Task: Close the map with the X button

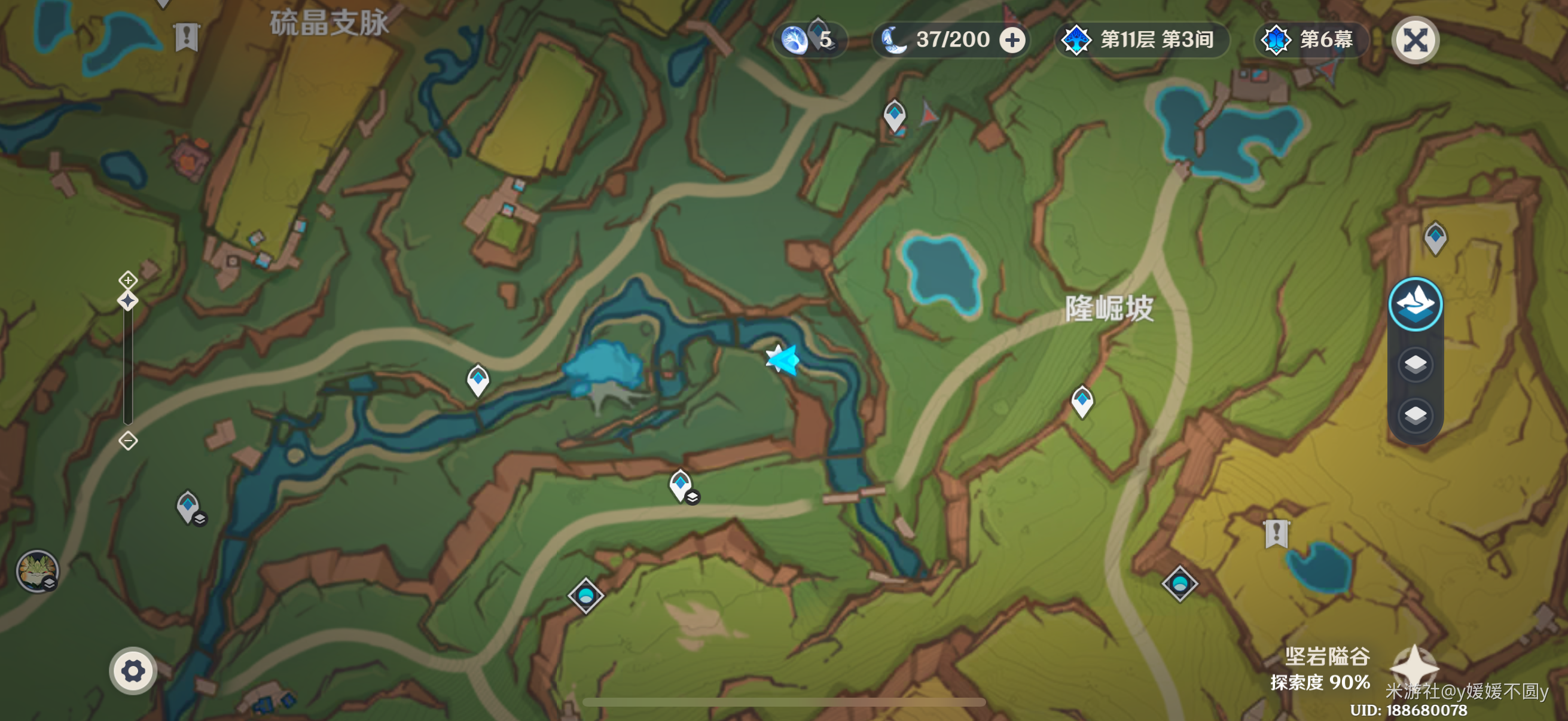Action: 1416,41
